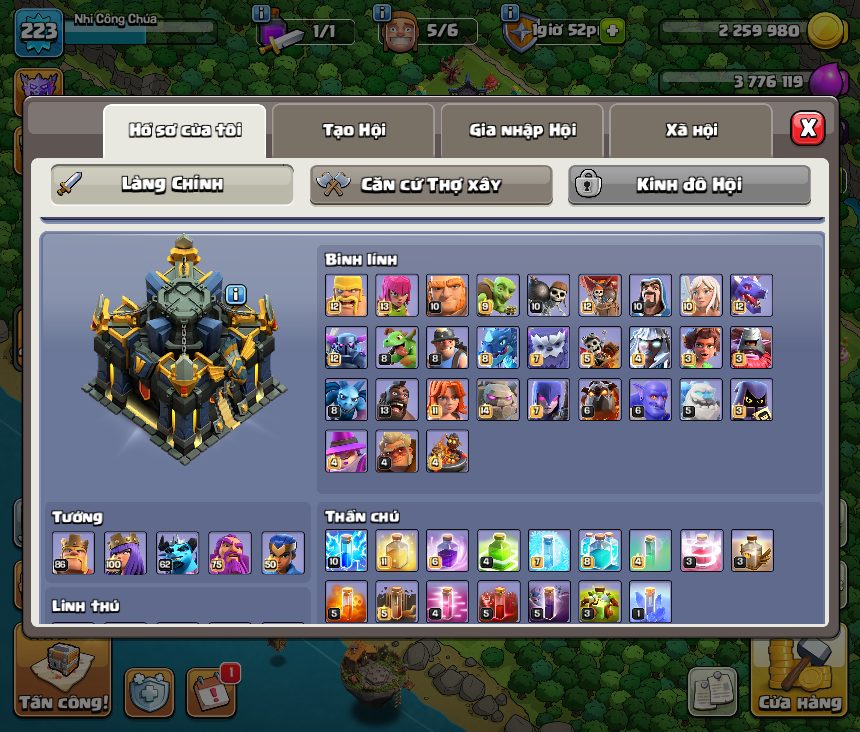Switch to the Tạo Hội tab
Image resolution: width=860 pixels, height=732 pixels.
coord(353,130)
